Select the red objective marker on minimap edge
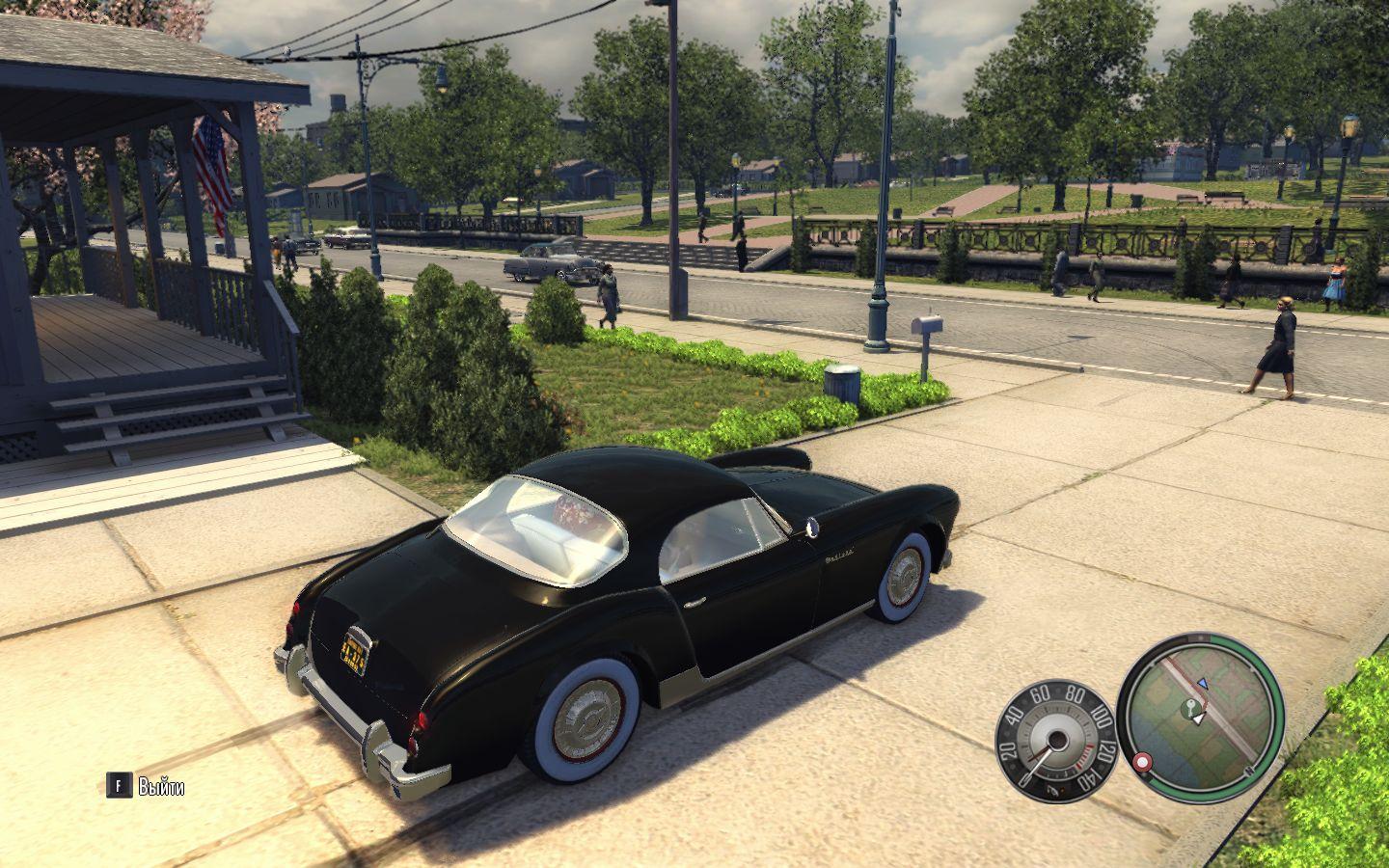The height and width of the screenshot is (868, 1389). (x=1144, y=762)
